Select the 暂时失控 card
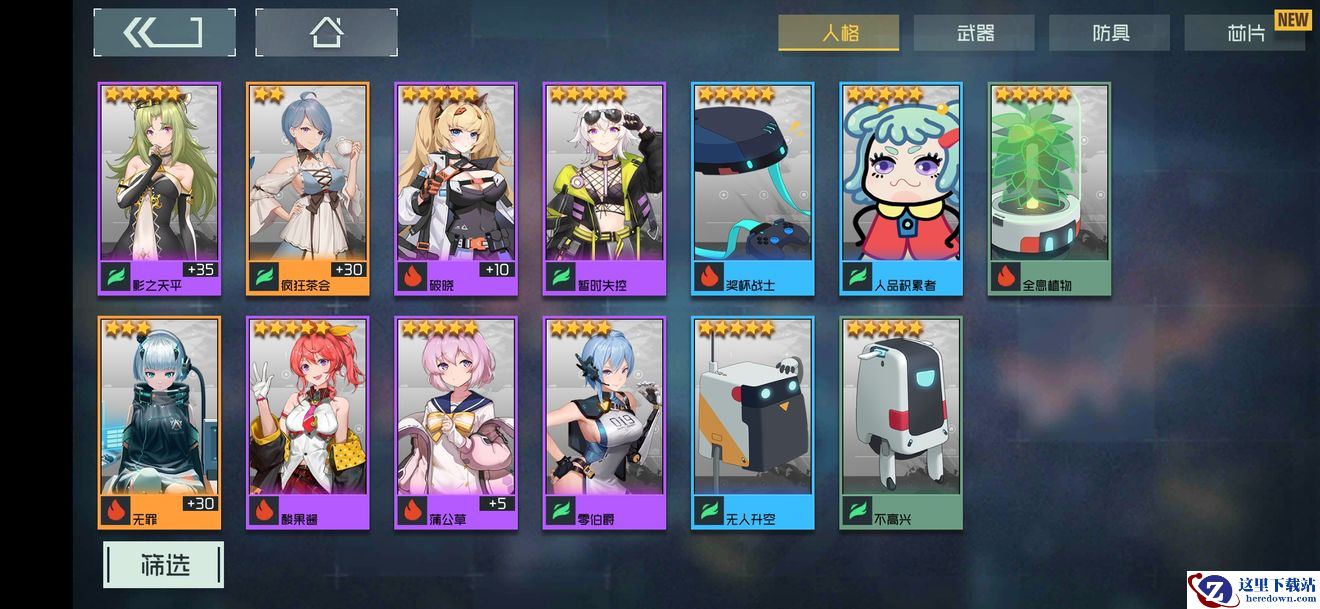Screen dimensions: 1320x609 point(604,188)
